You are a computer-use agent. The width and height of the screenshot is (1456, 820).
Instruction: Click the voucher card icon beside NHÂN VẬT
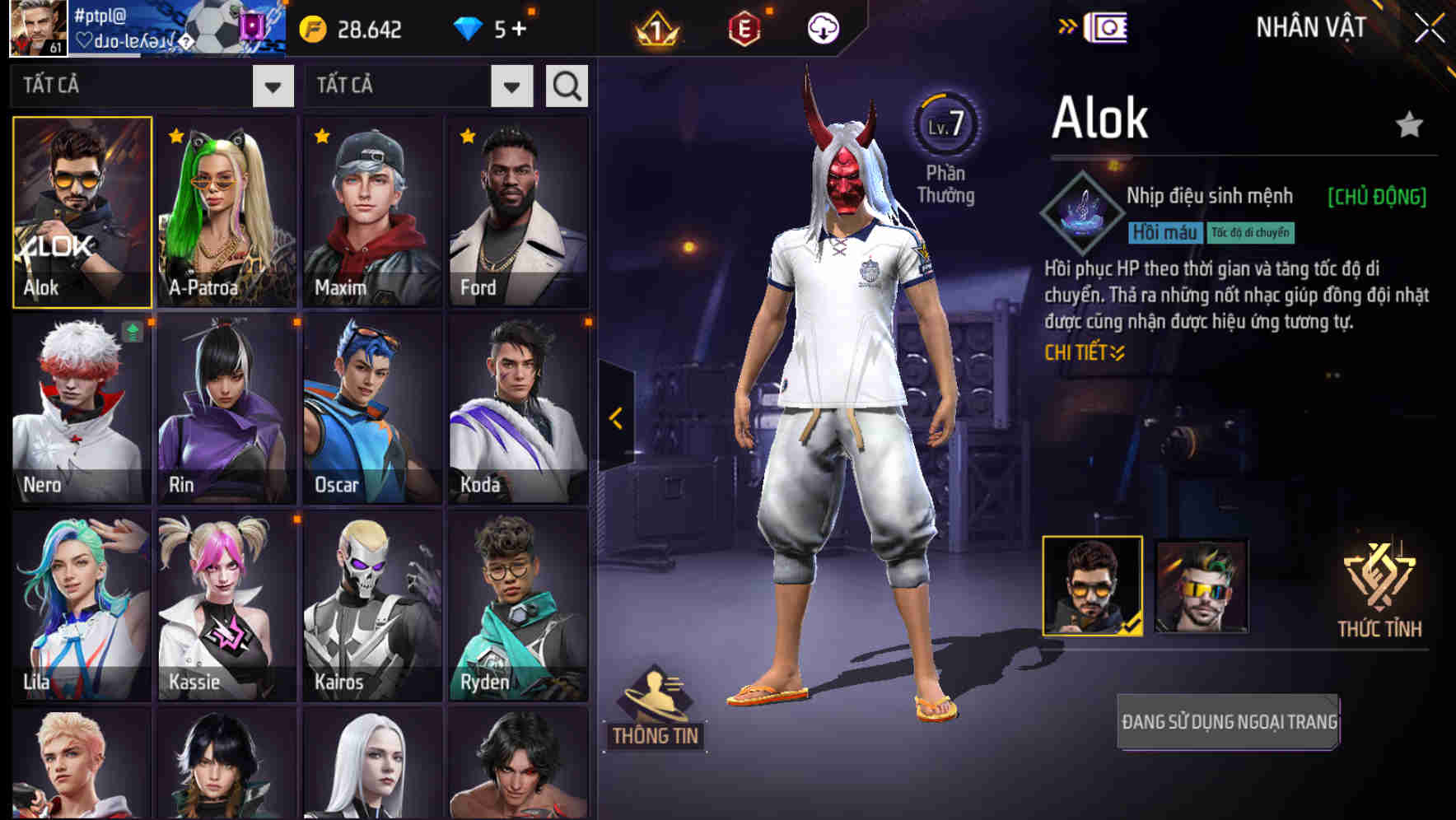[x=1108, y=26]
